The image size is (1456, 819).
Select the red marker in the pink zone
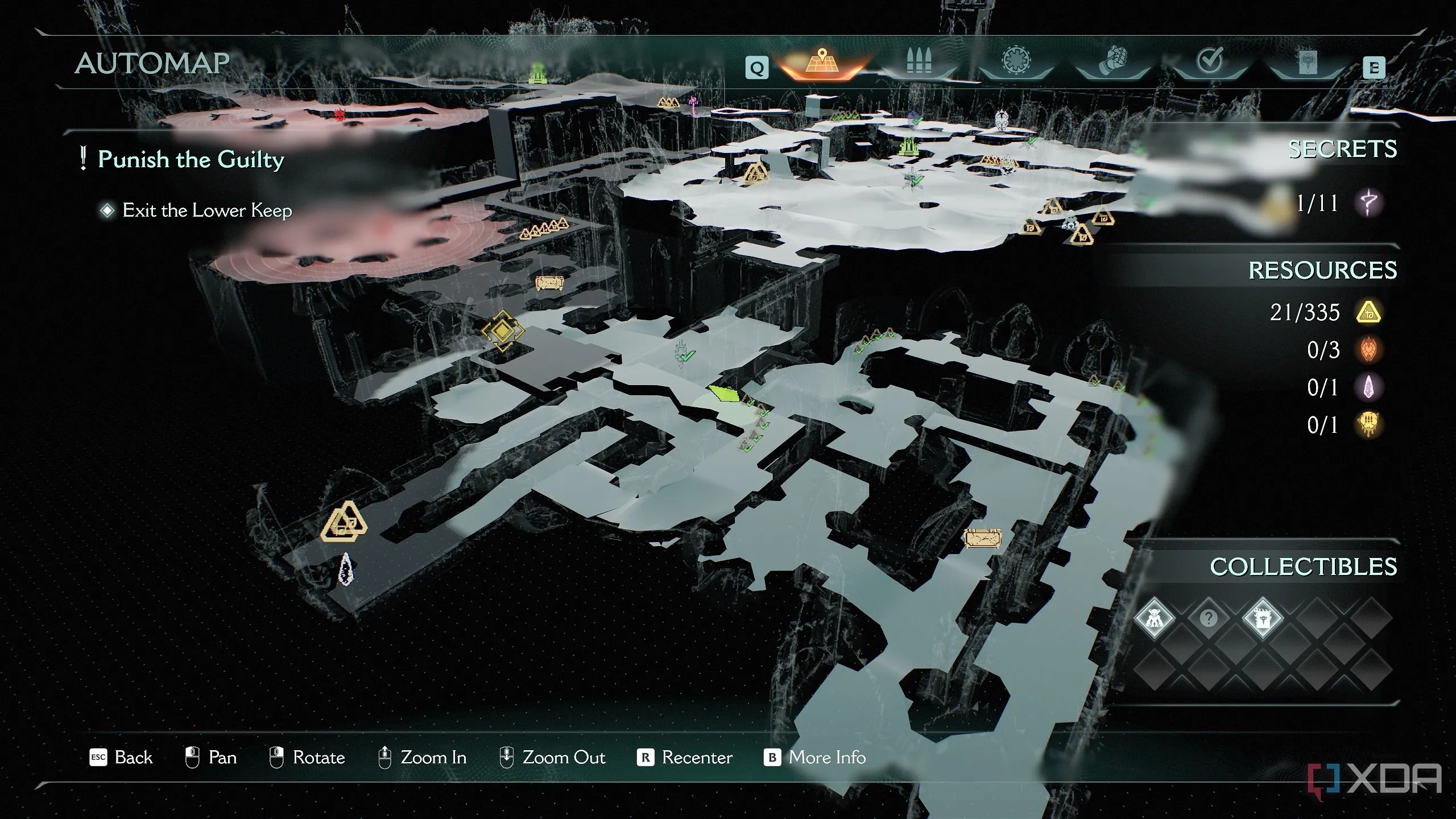click(x=340, y=115)
